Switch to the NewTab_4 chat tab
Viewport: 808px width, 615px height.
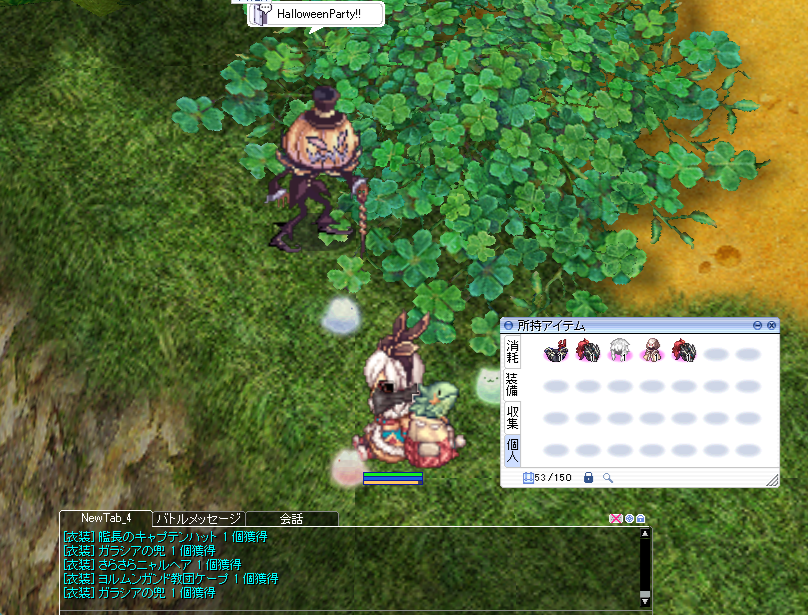coord(106,518)
